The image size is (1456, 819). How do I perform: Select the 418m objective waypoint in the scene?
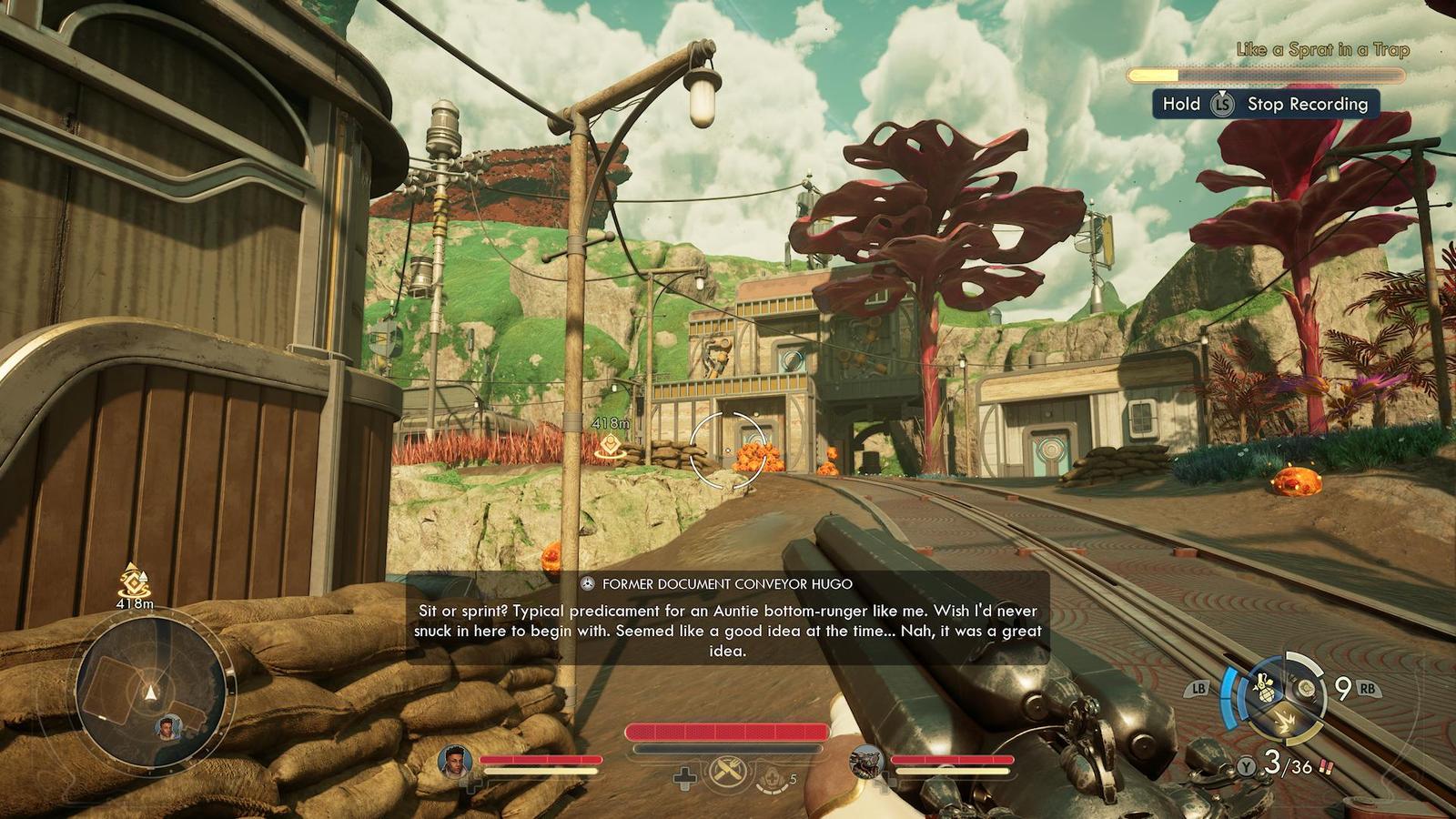click(x=609, y=445)
